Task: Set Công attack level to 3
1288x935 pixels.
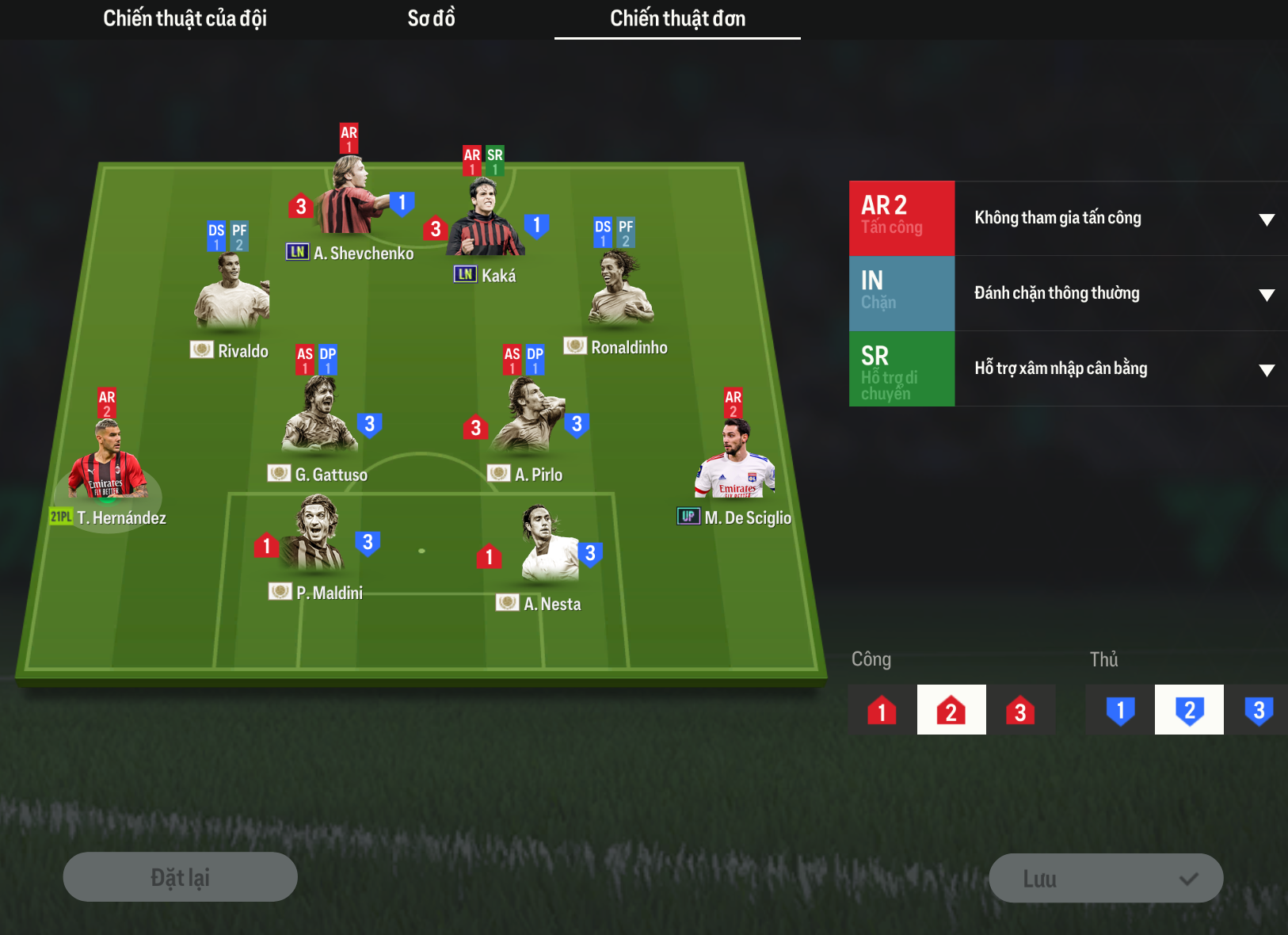Action: pyautogui.click(x=1020, y=710)
